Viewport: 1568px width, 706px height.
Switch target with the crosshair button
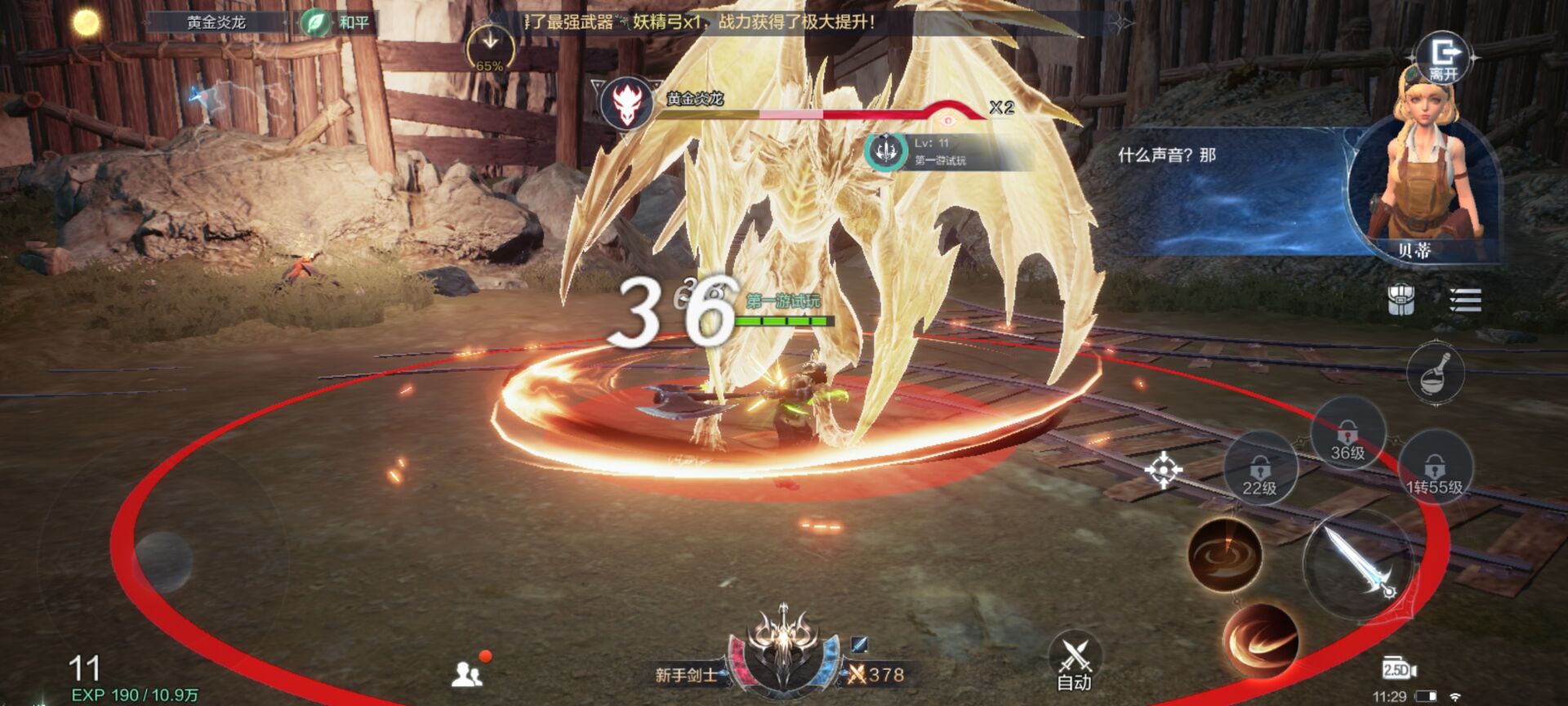point(1163,470)
